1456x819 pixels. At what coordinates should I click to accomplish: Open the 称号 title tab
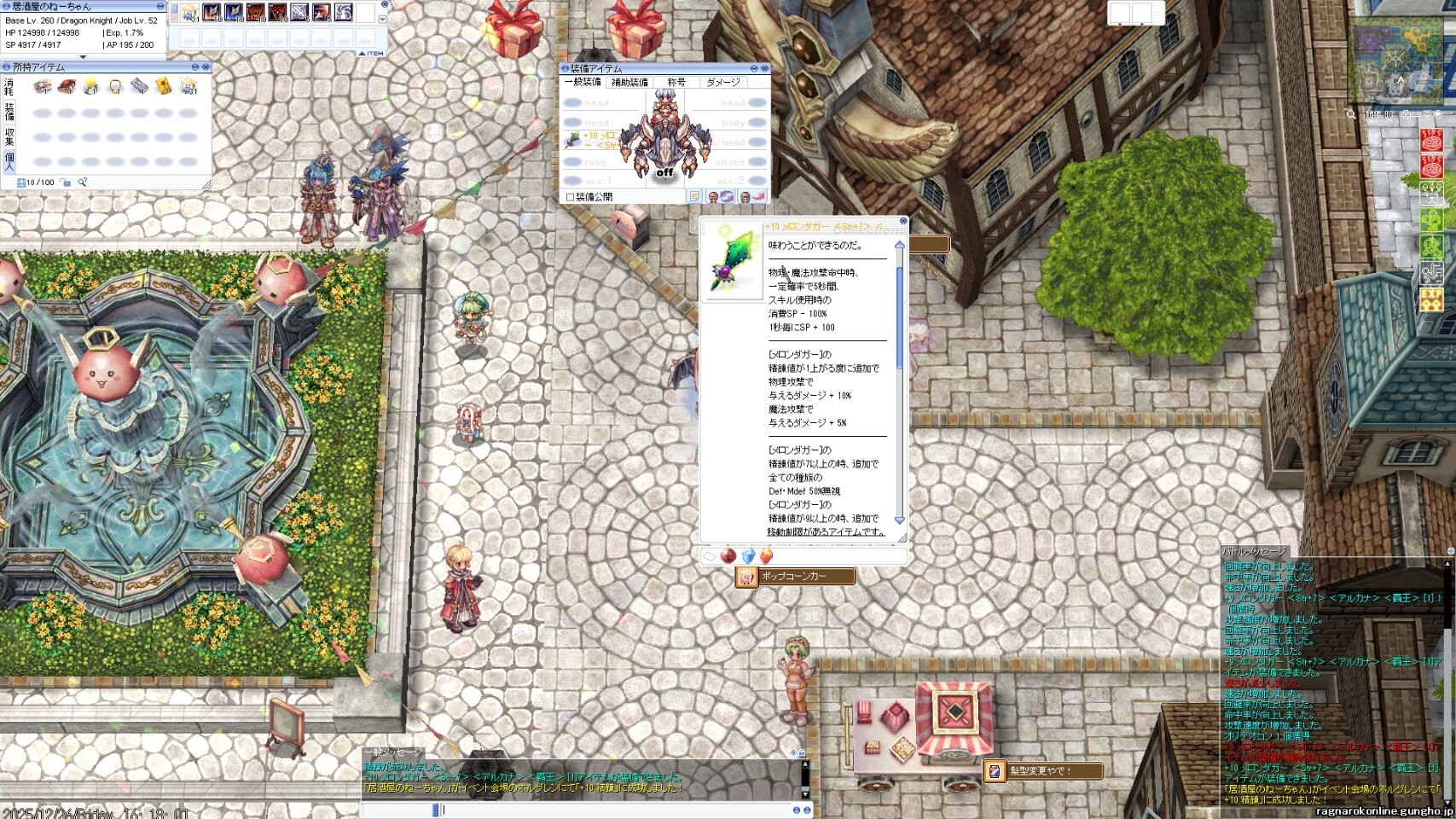point(676,83)
